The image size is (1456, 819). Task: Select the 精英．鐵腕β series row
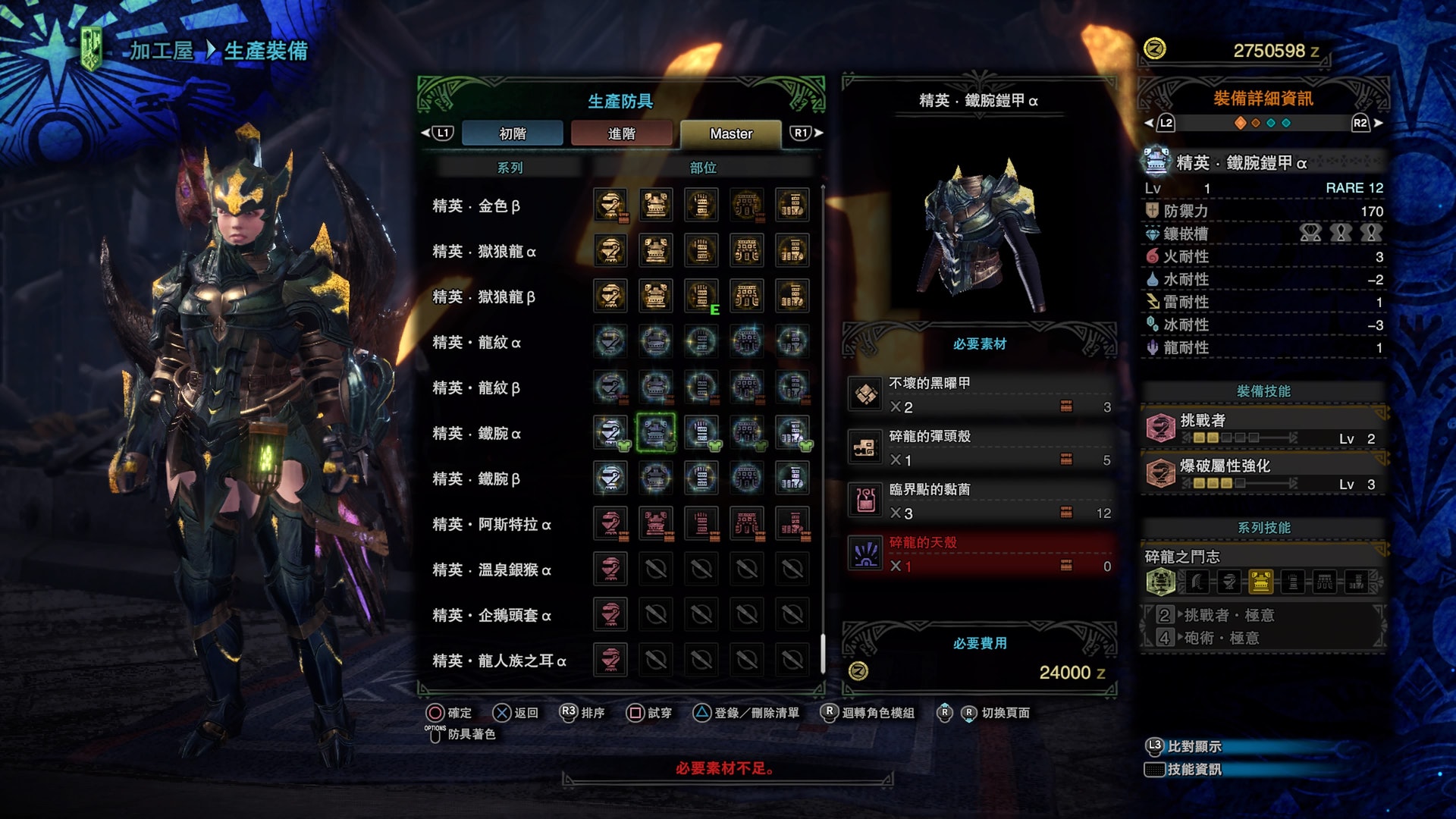pyautogui.click(x=476, y=479)
